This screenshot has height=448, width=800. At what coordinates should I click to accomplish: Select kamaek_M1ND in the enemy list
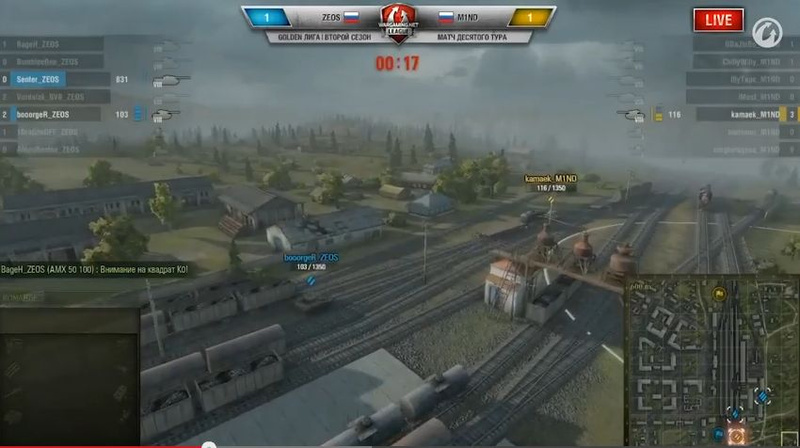click(754, 115)
